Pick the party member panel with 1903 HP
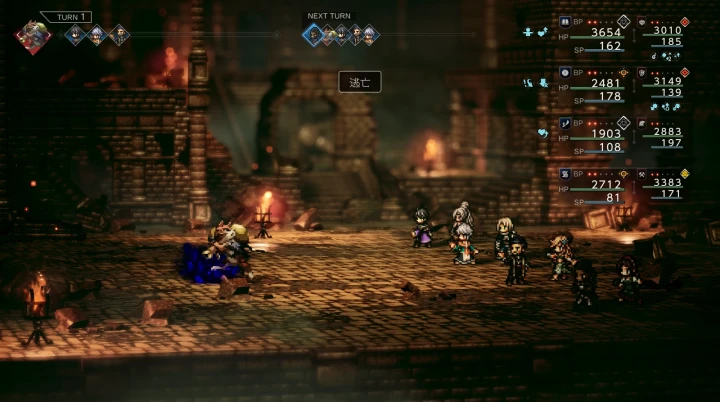720x402 pixels. (593, 134)
